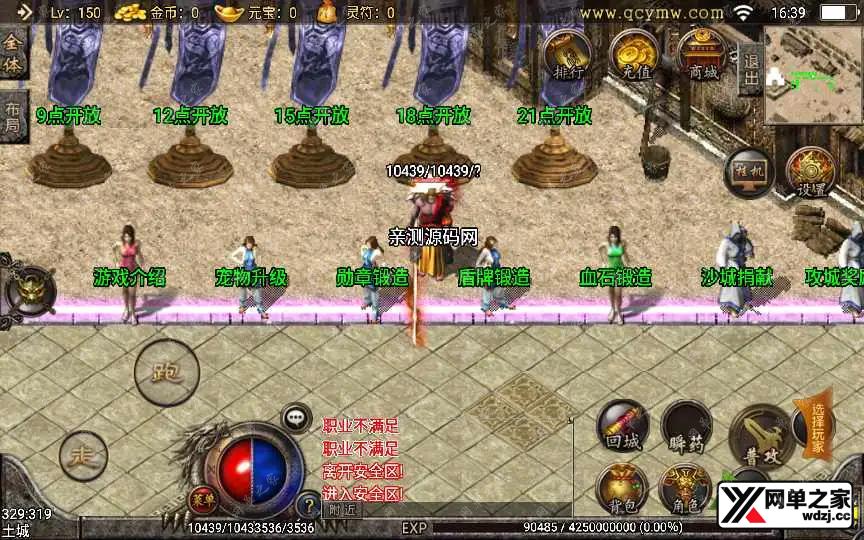Switch to the 全体 tab
This screenshot has width=864, height=540.
pos(13,54)
